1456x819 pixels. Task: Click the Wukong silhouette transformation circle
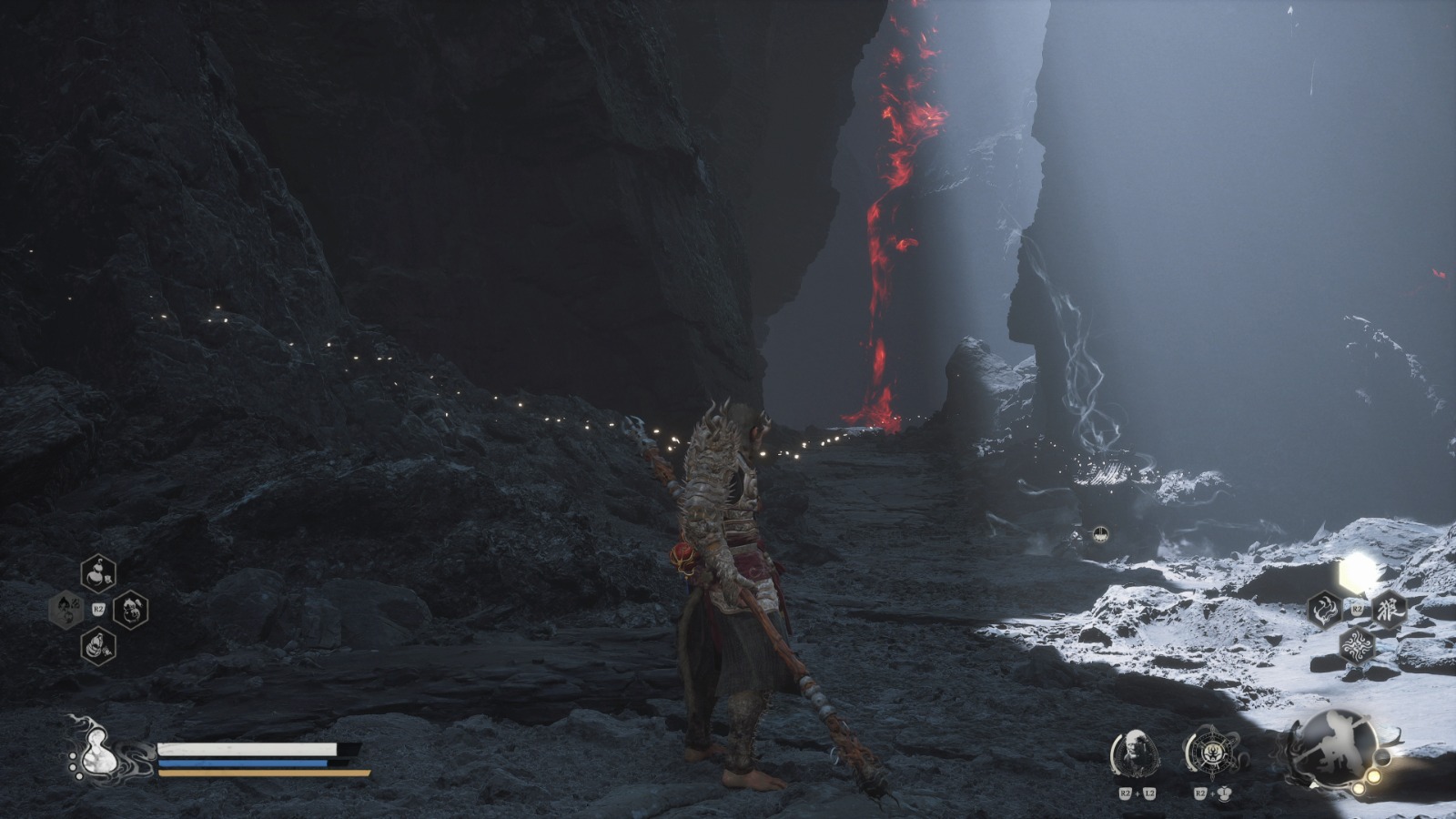1340,746
